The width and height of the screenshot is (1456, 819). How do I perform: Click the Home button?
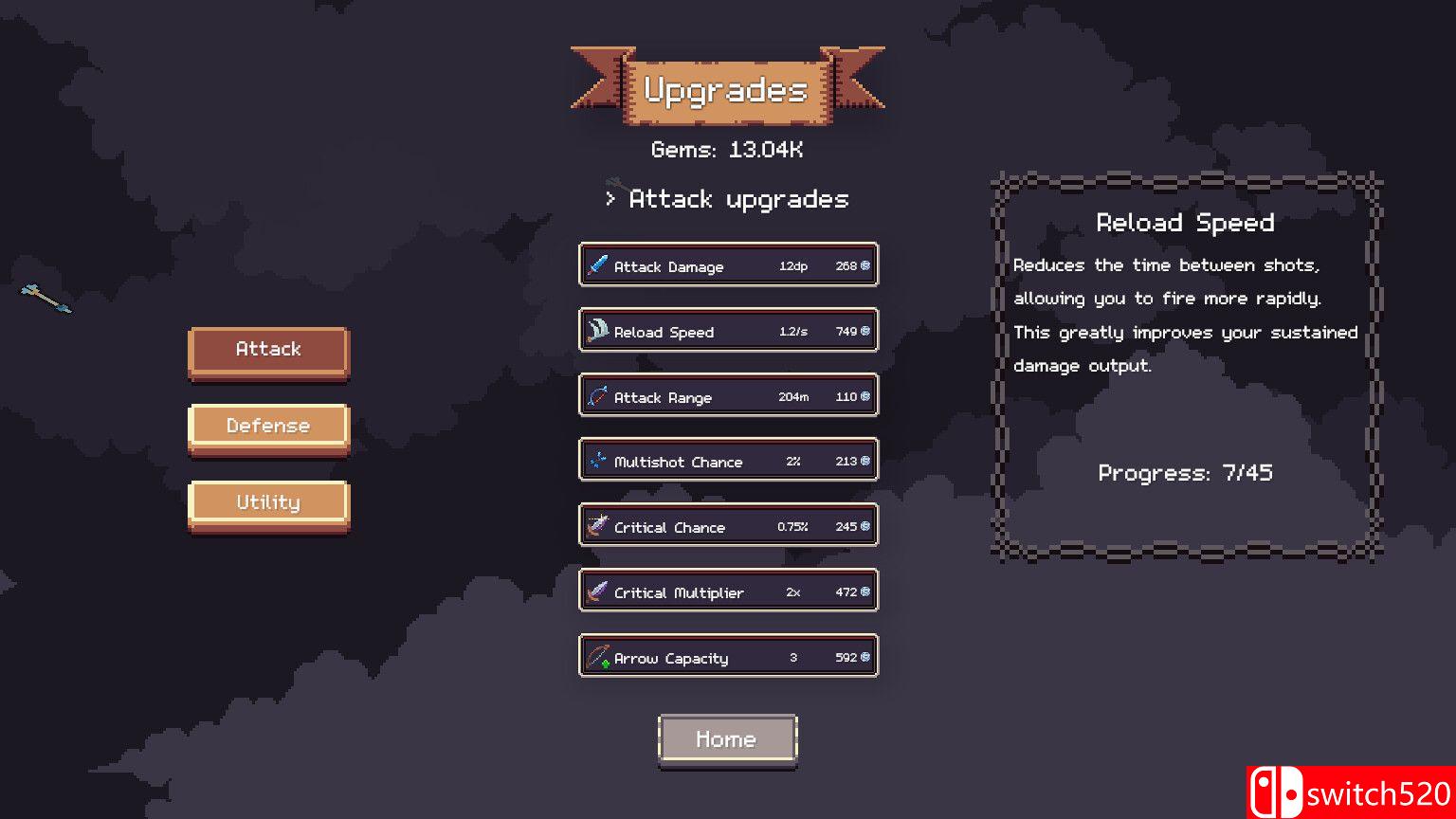(727, 738)
